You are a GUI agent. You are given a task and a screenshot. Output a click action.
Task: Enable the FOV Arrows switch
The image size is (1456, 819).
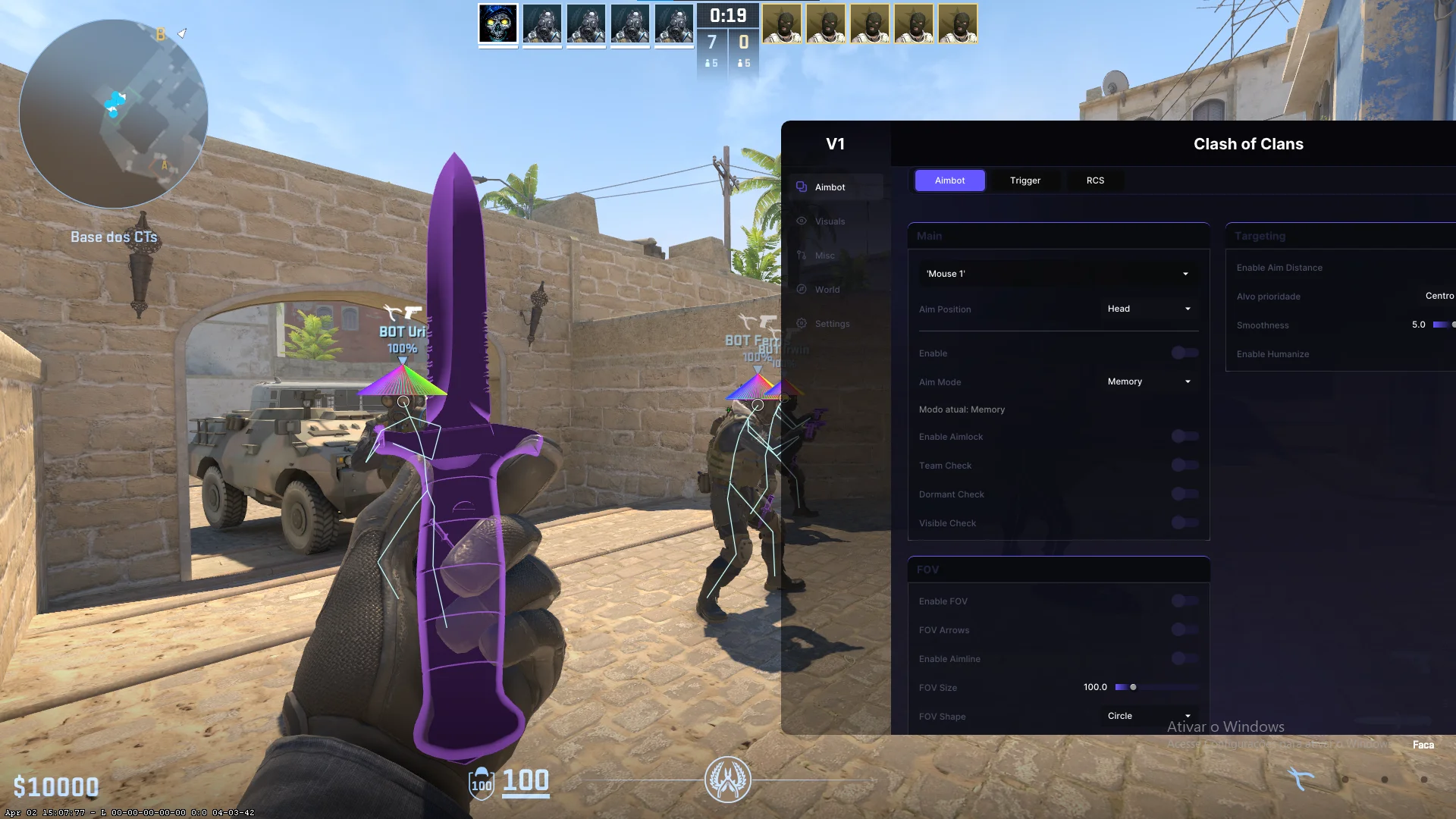coord(1183,629)
